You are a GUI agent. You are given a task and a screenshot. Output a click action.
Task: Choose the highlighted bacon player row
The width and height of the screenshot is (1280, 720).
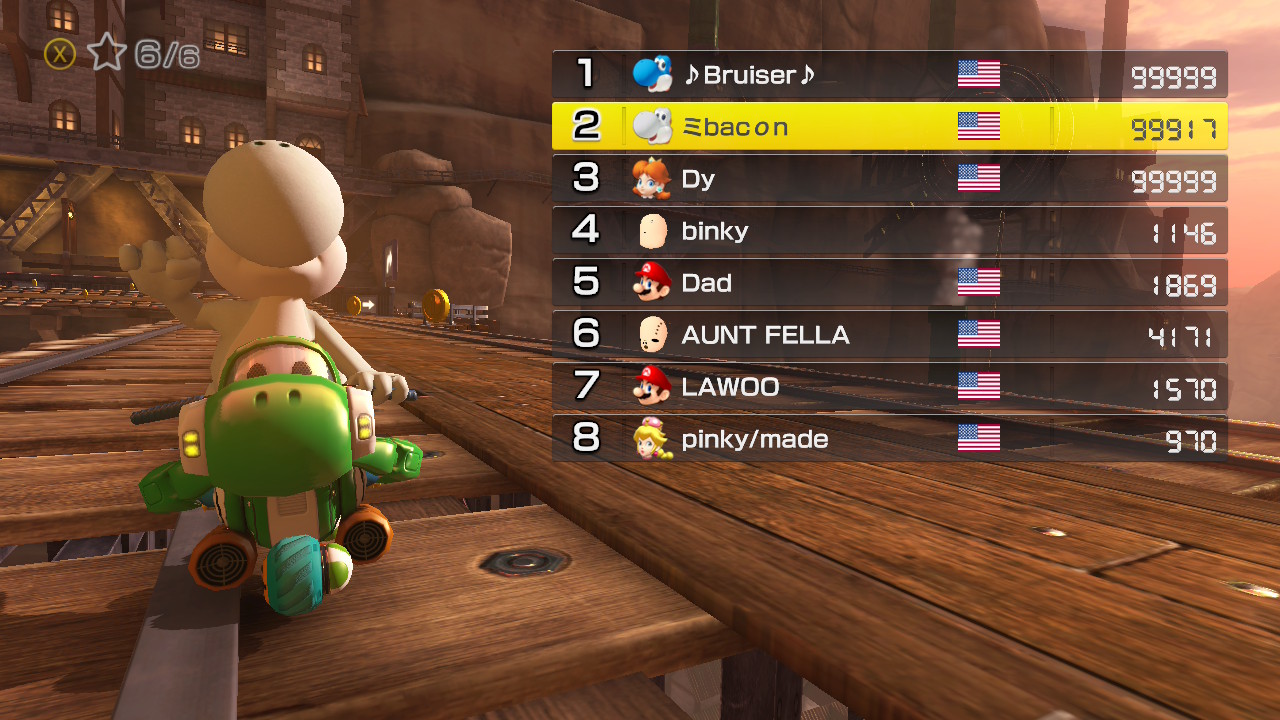pyautogui.click(x=889, y=127)
